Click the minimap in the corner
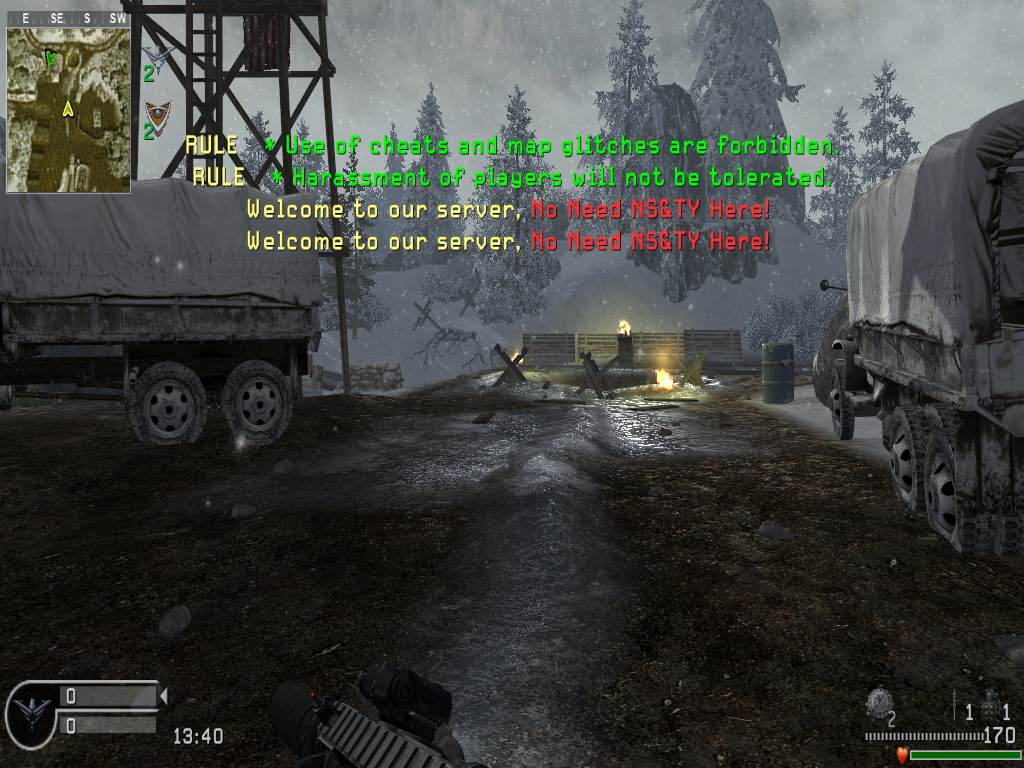Viewport: 1024px width, 768px height. pos(68,110)
